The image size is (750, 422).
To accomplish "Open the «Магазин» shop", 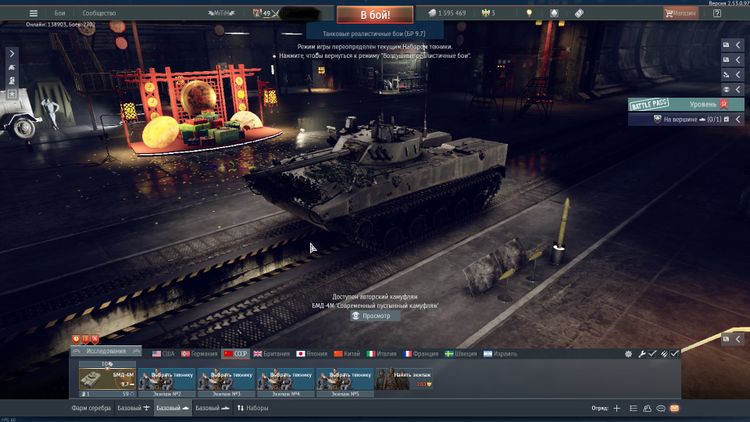I will pos(685,13).
